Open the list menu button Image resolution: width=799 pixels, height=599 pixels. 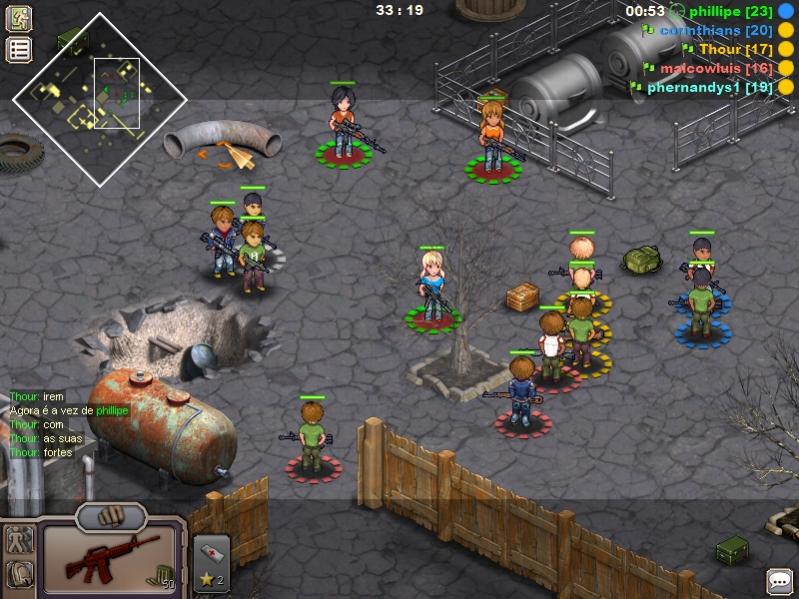(x=19, y=49)
